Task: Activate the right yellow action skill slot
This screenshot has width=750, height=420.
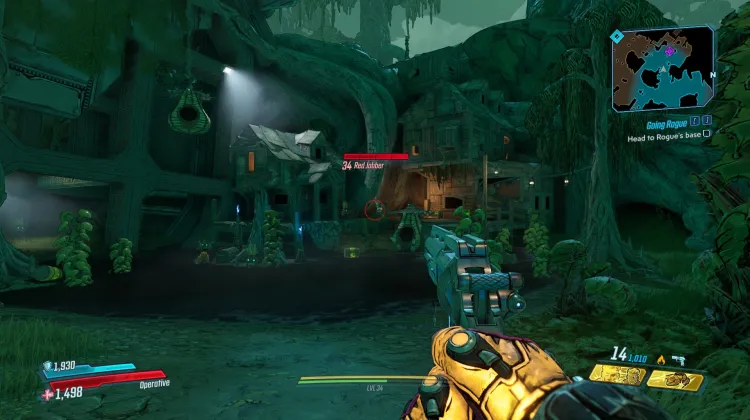Action: point(675,379)
